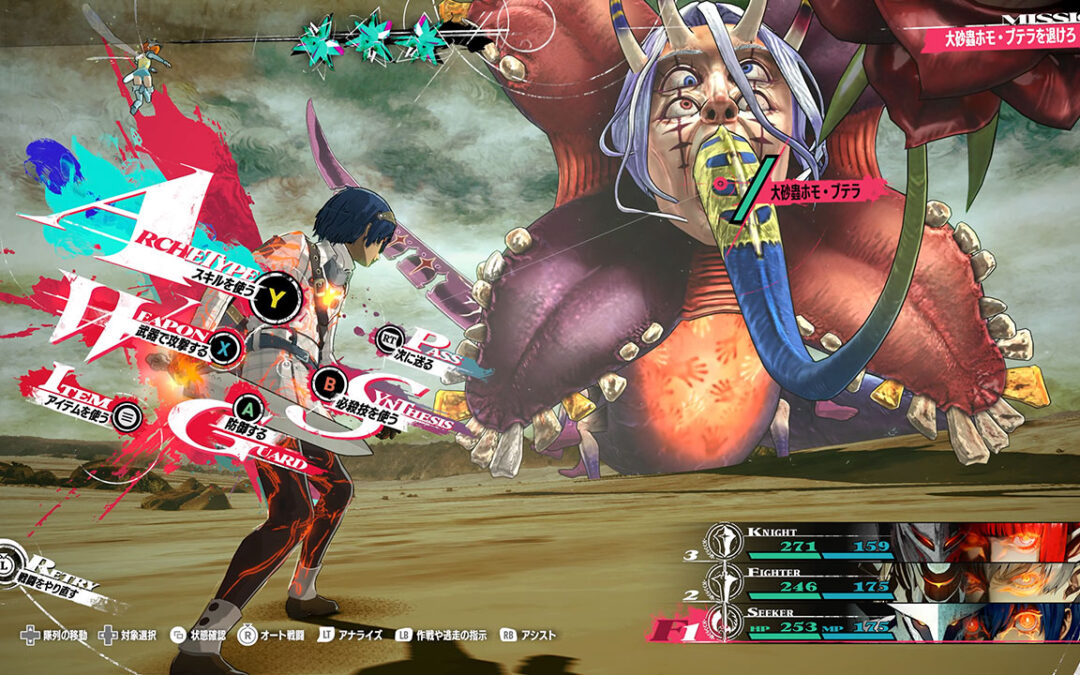Select the Weapon attack command

coord(227,347)
